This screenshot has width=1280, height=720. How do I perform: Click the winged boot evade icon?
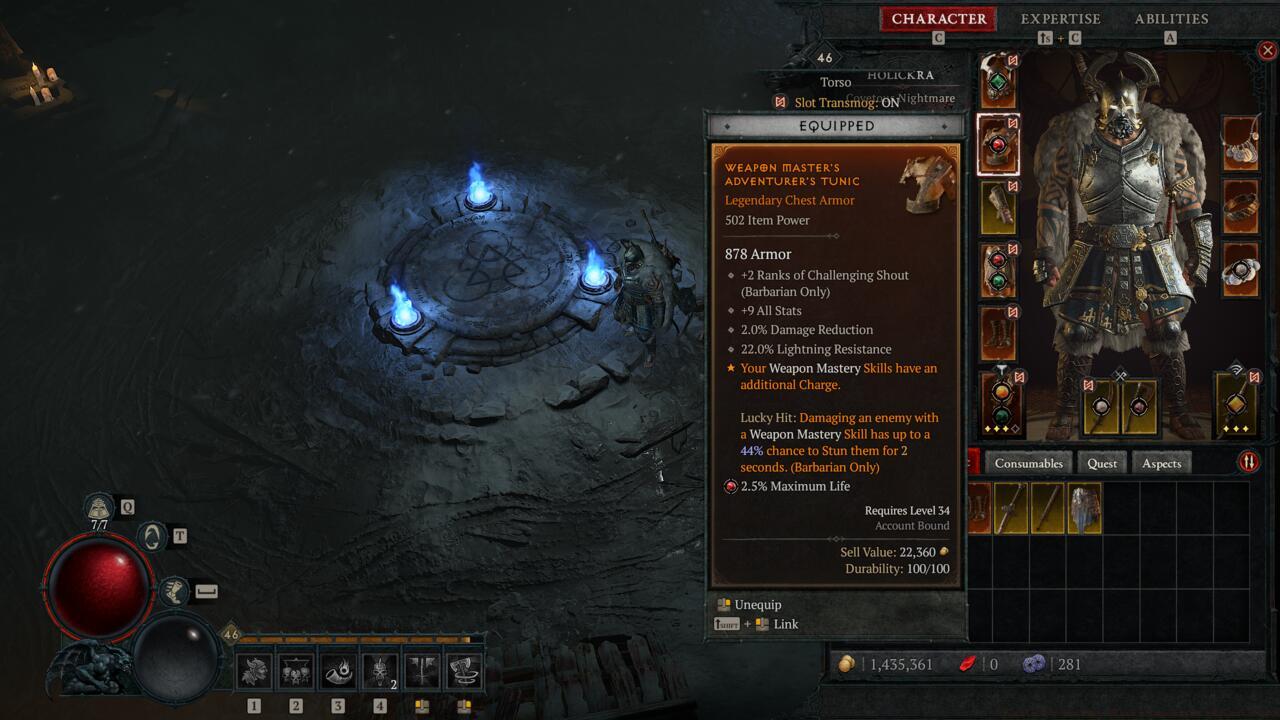tap(174, 591)
